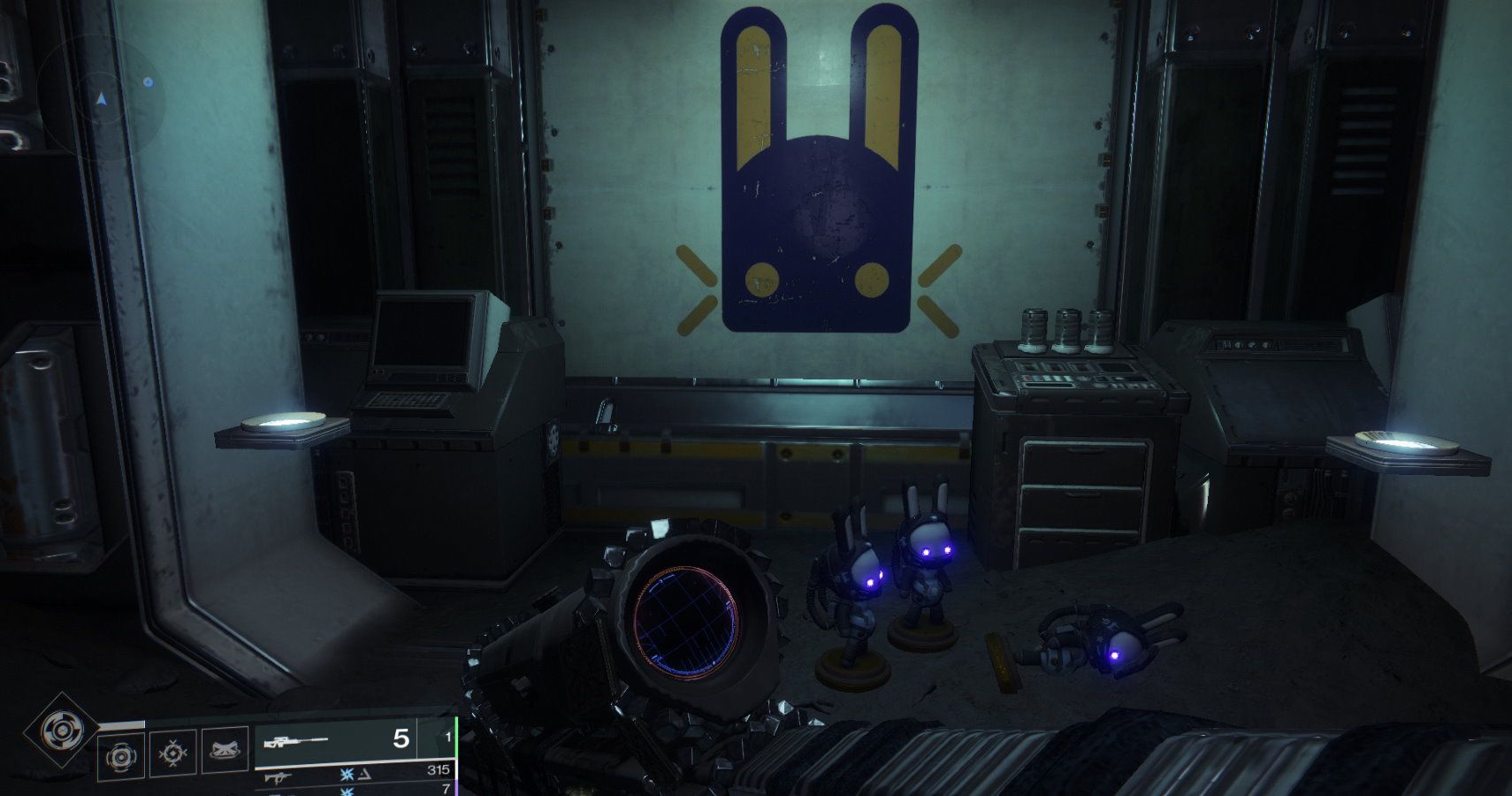This screenshot has height=796, width=1512.
Task: Click the kinetic triangle symbol beside the SMG
Action: point(363,776)
